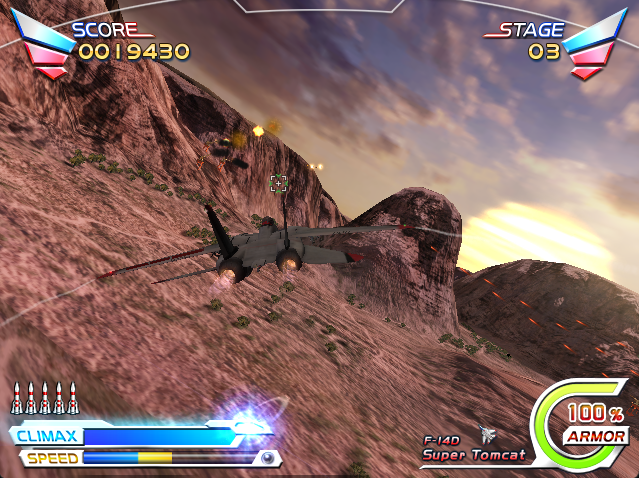Click the green targeting reticle
The width and height of the screenshot is (639, 478).
pos(279,182)
